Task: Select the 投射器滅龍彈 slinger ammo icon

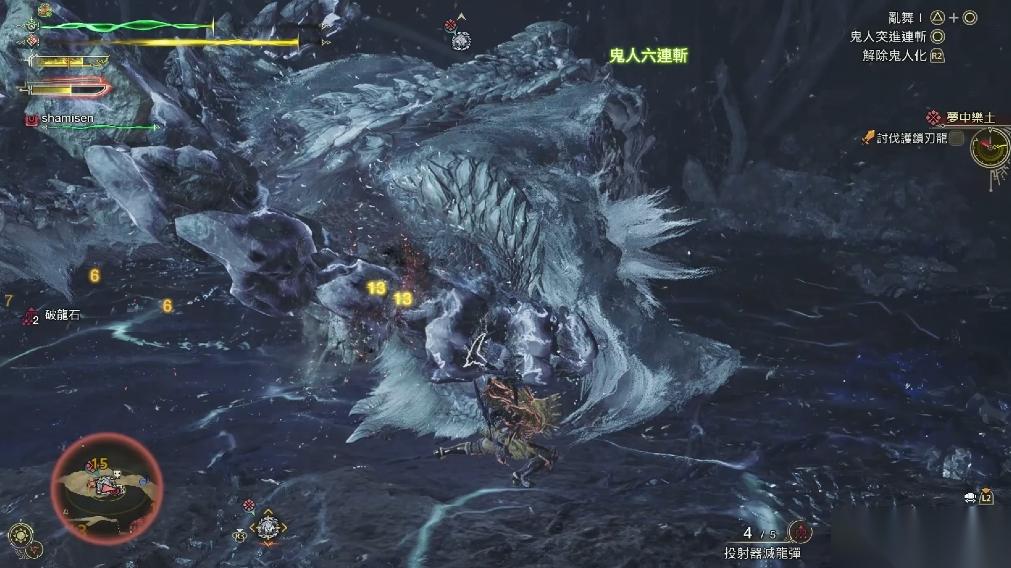Action: 799,533
